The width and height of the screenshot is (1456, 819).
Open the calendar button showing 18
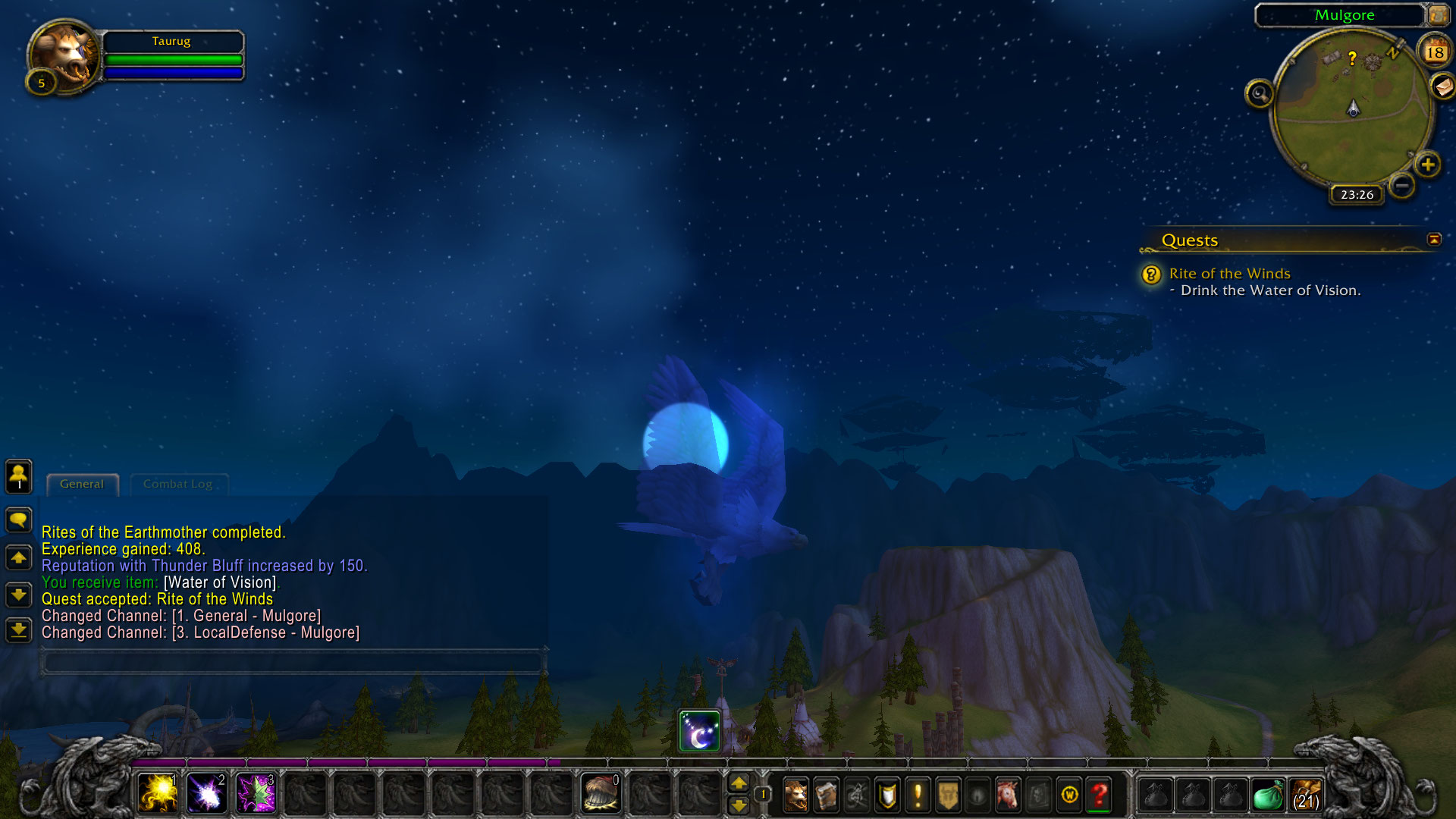pyautogui.click(x=1434, y=52)
